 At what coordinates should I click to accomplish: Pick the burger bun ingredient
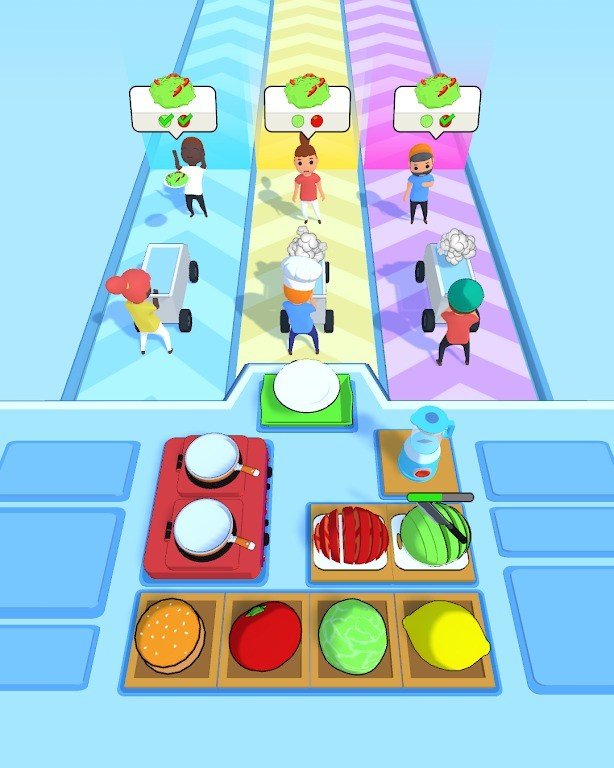[x=170, y=635]
